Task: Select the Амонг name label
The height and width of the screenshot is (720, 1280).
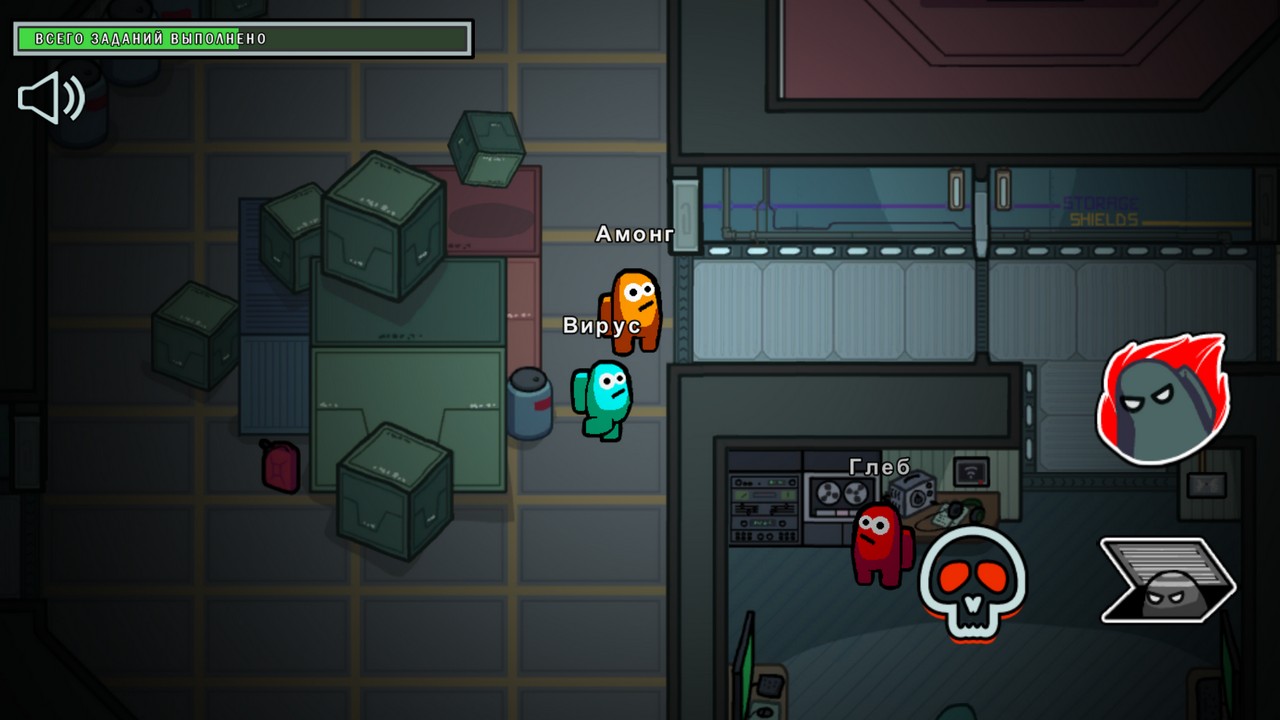Action: pyautogui.click(x=637, y=231)
